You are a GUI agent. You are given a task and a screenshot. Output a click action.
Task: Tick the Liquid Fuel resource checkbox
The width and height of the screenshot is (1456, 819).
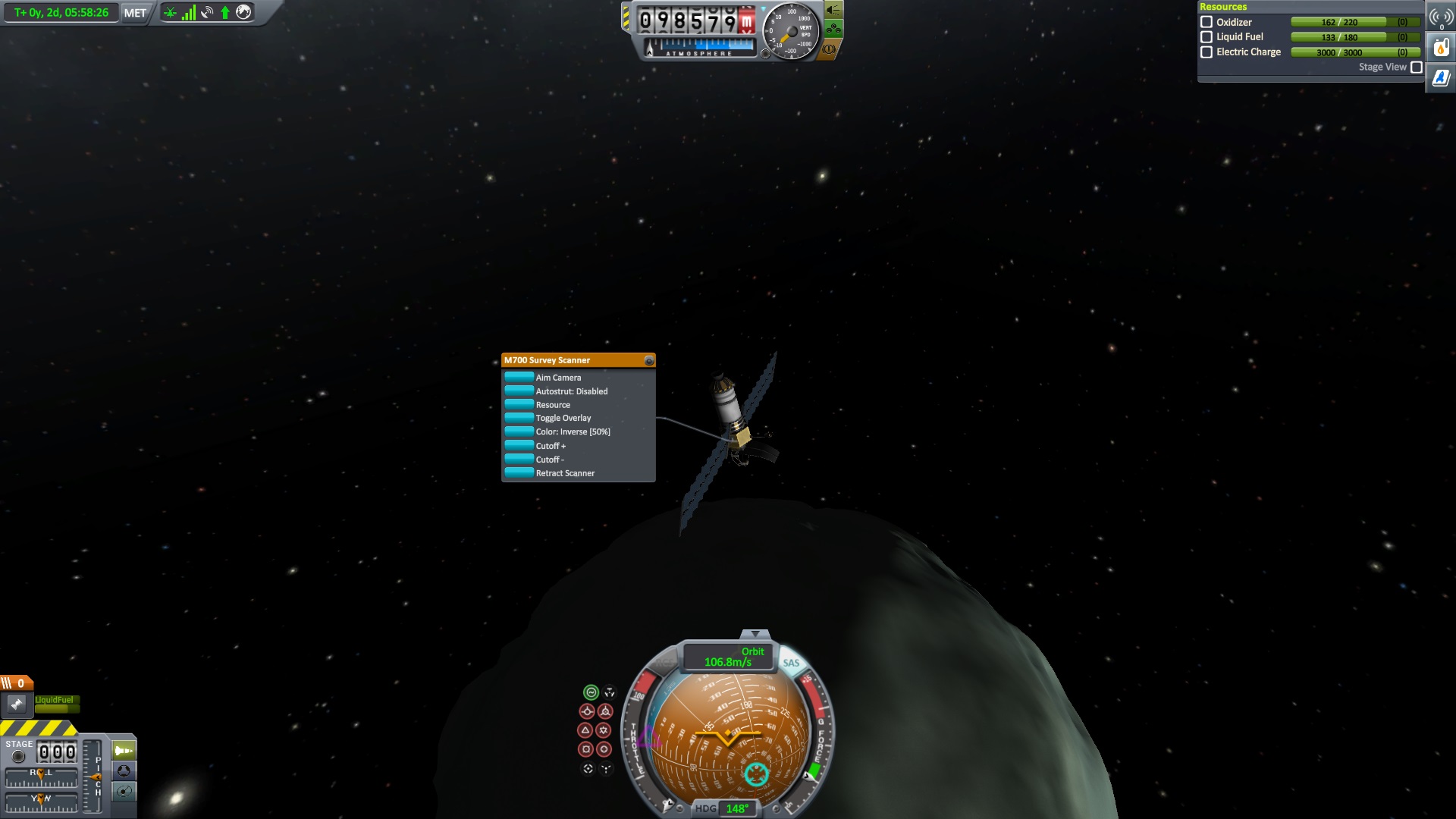click(x=1207, y=36)
